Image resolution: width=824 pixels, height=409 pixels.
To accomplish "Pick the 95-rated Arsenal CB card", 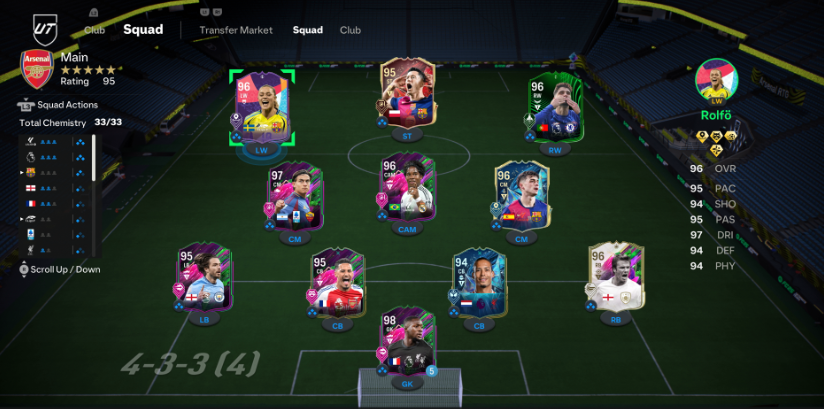I will click(336, 283).
